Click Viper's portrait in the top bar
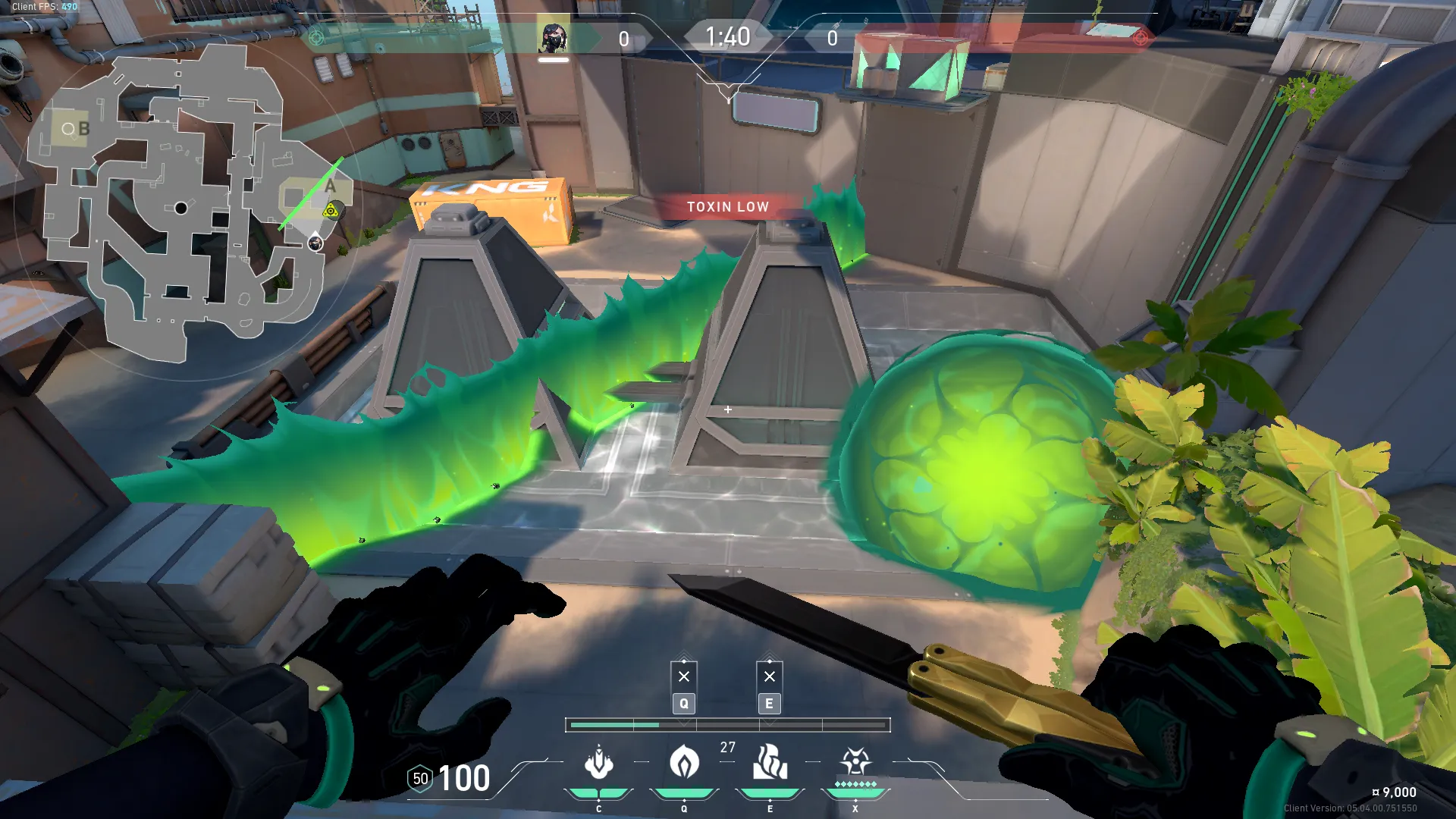 click(x=553, y=38)
